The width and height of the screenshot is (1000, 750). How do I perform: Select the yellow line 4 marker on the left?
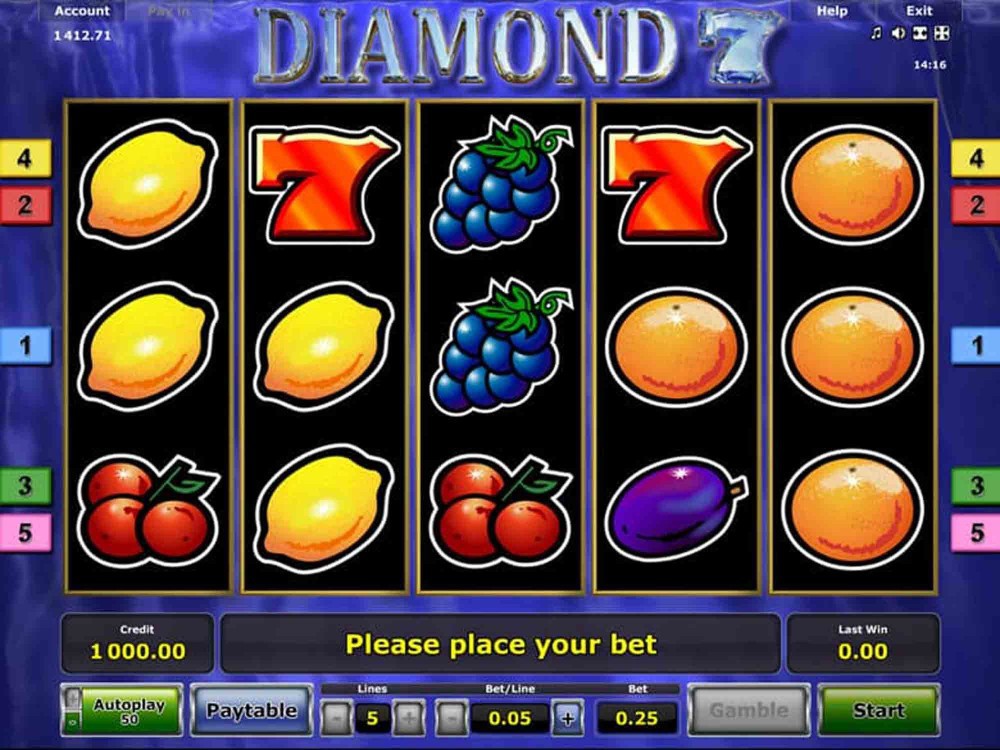(x=25, y=158)
